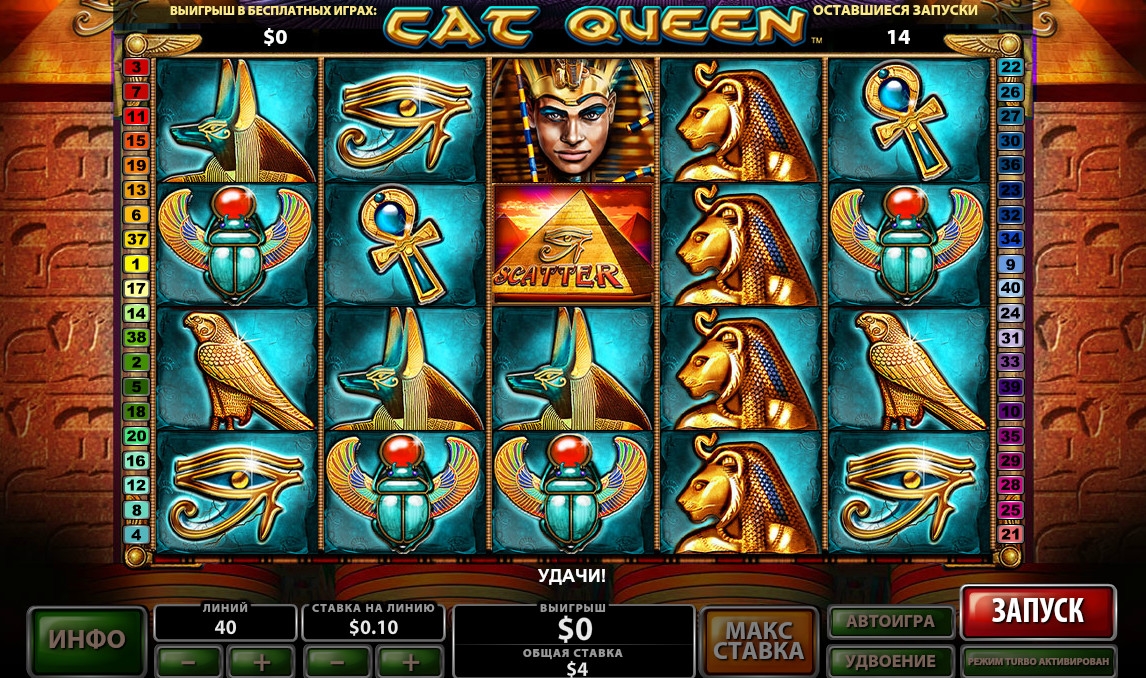
Task: Increase the number of lines (ЛИНИЙ)
Action: (x=262, y=661)
